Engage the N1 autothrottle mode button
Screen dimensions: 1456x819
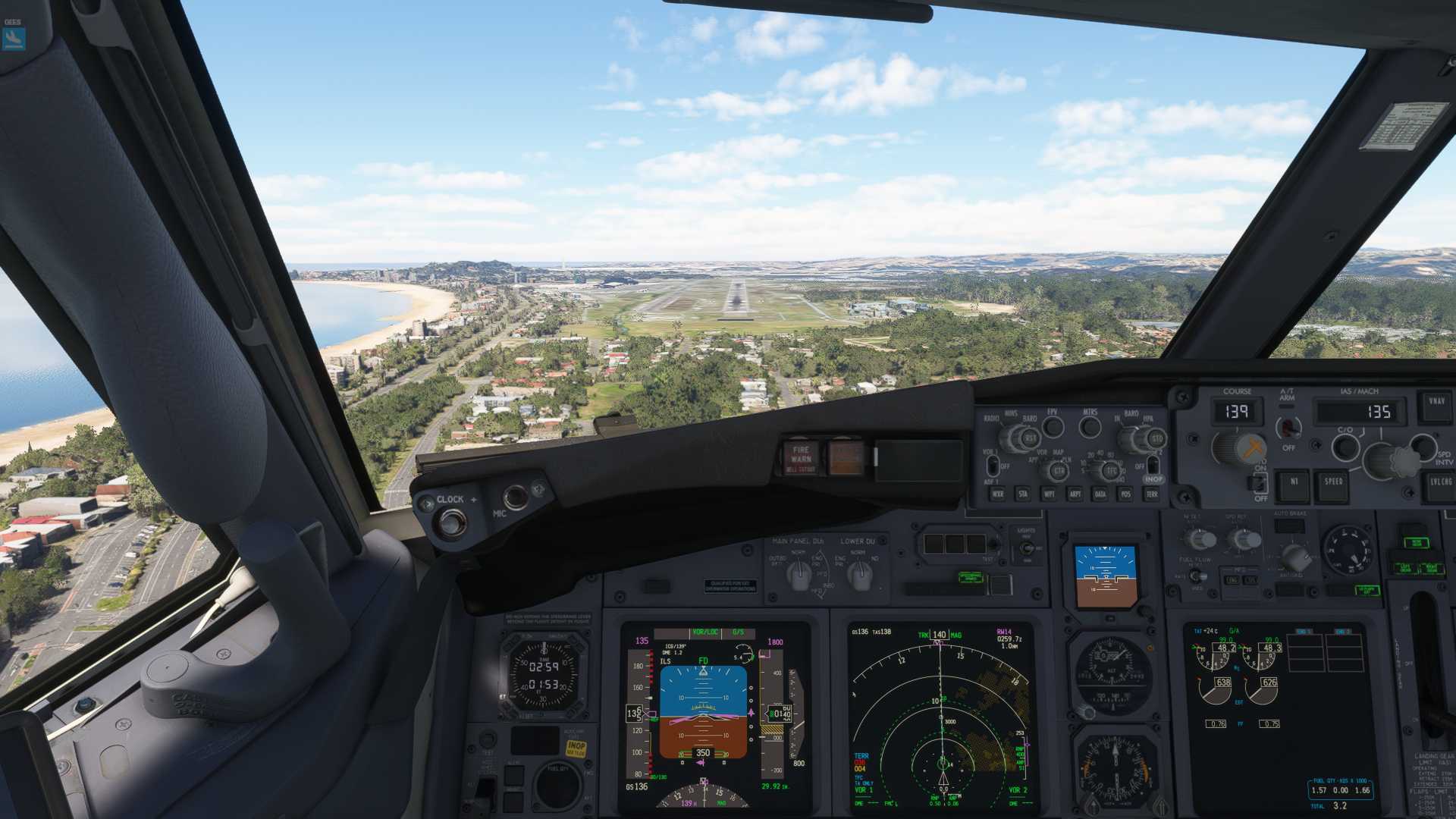(x=1294, y=483)
